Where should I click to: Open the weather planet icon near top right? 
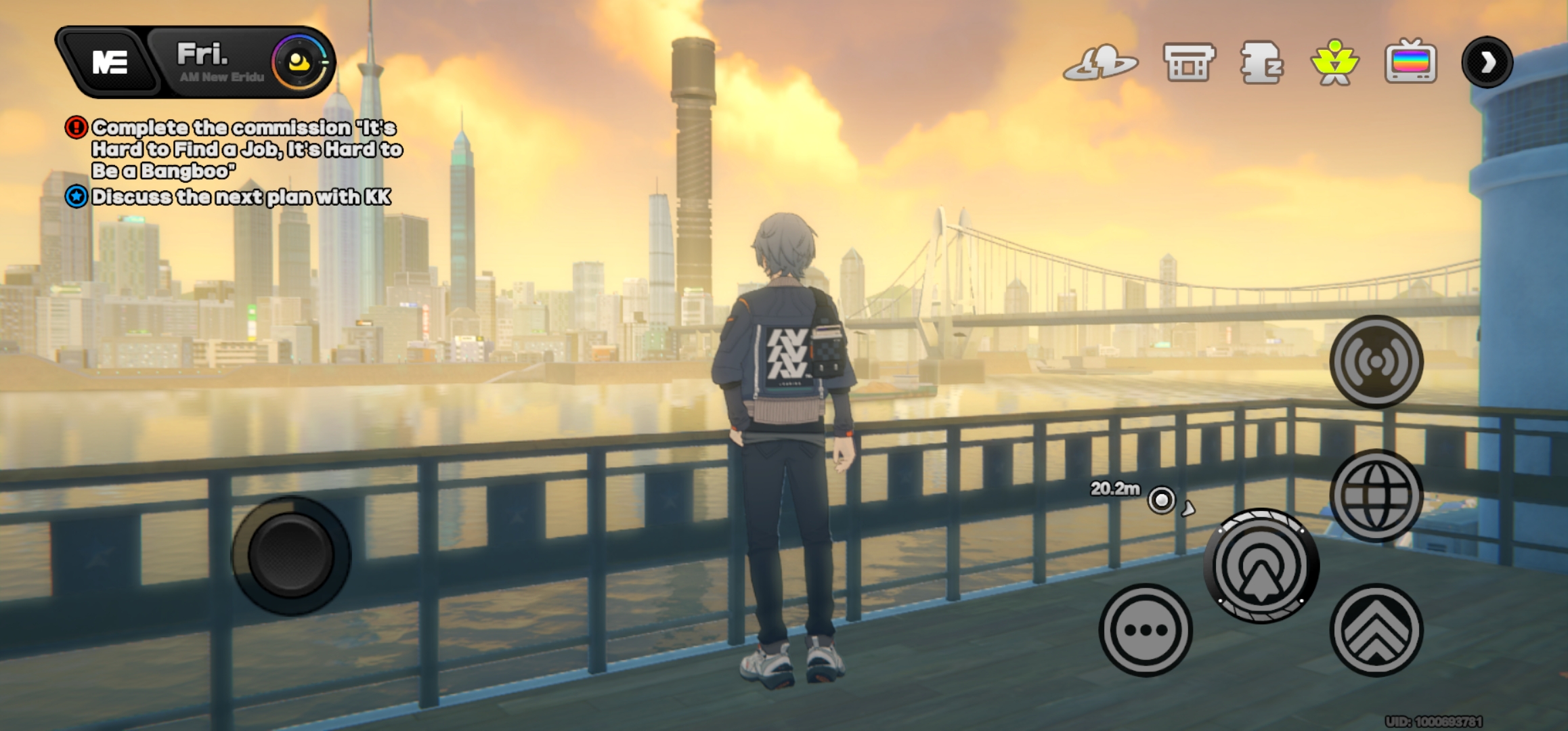pyautogui.click(x=1102, y=62)
